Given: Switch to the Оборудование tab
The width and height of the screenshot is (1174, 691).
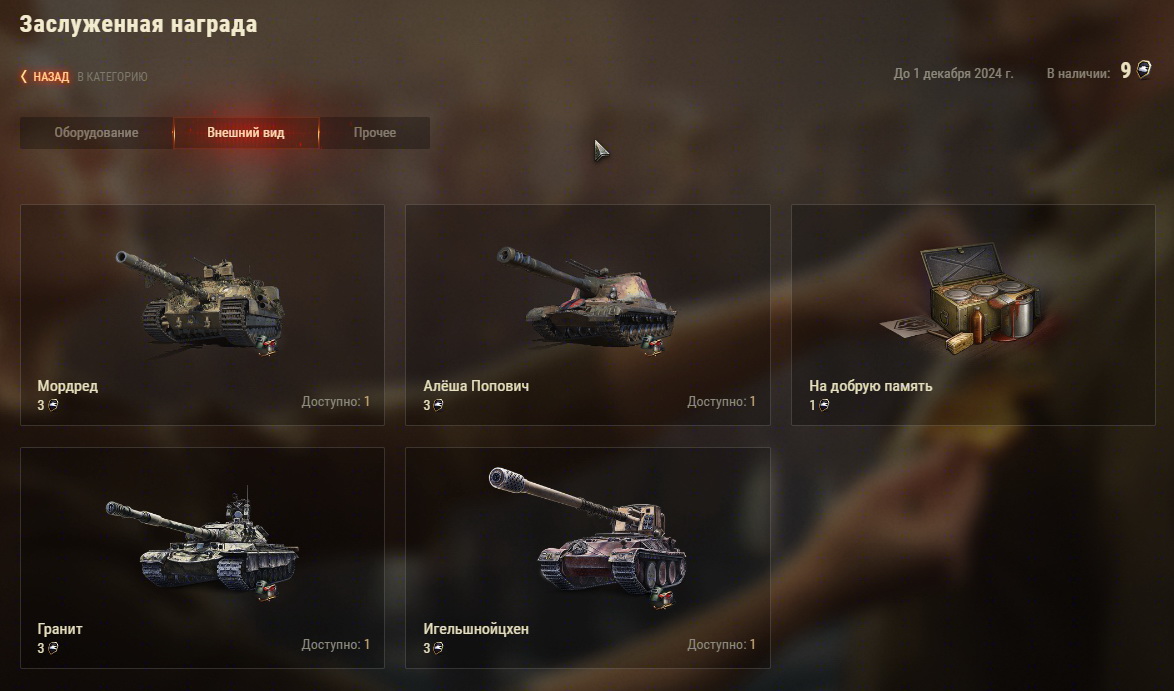Looking at the screenshot, I should [x=96, y=133].
